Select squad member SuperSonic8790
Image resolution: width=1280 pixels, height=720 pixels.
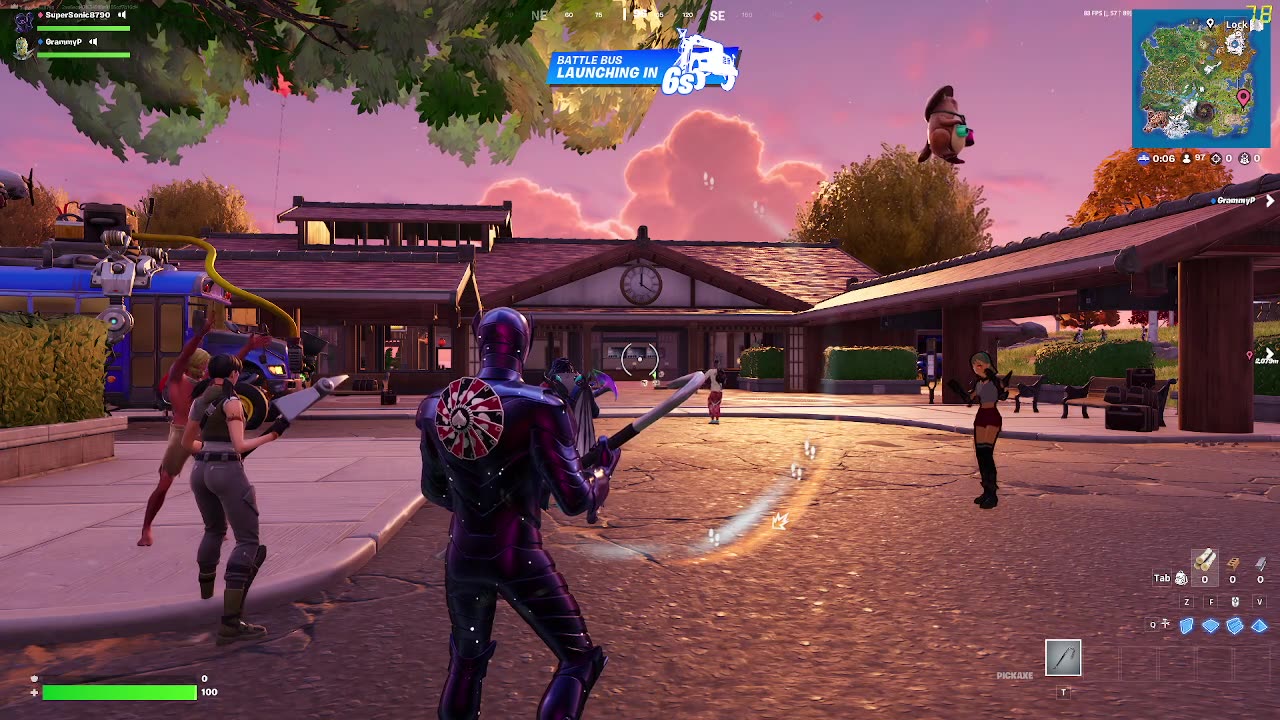[x=77, y=15]
